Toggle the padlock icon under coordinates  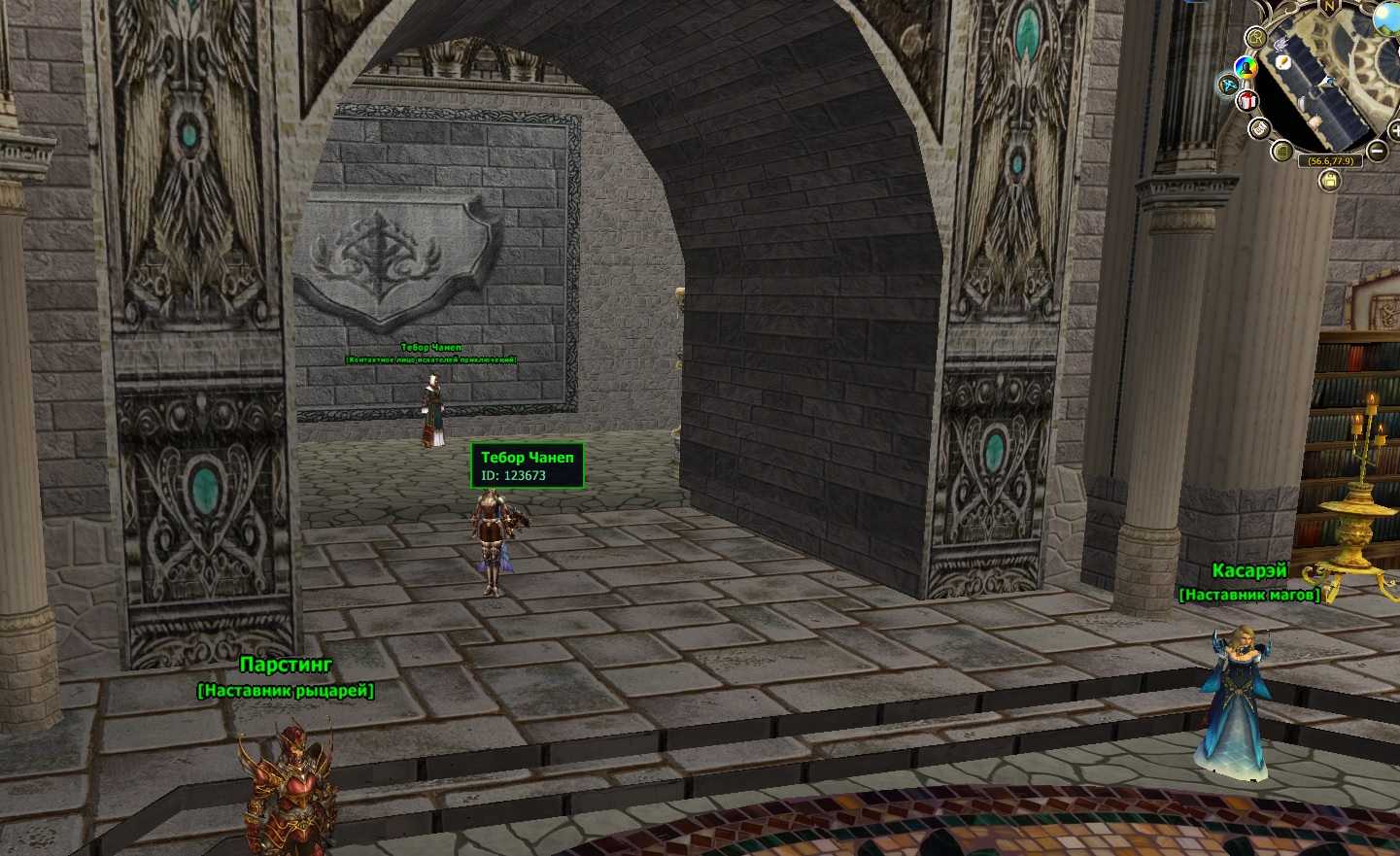1330,181
